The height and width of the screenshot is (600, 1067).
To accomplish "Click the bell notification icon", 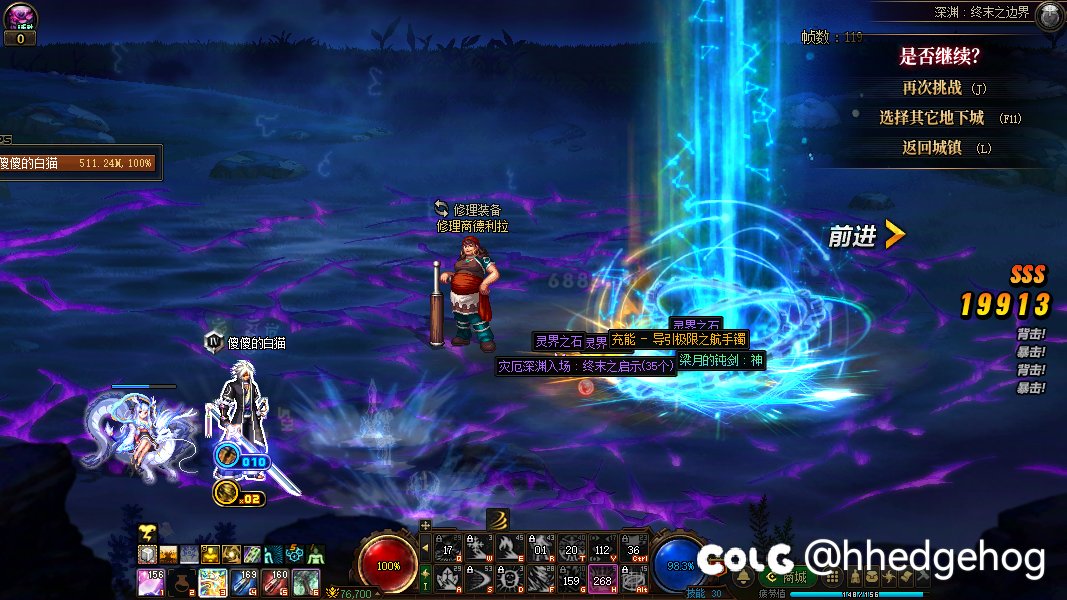I will click(743, 578).
